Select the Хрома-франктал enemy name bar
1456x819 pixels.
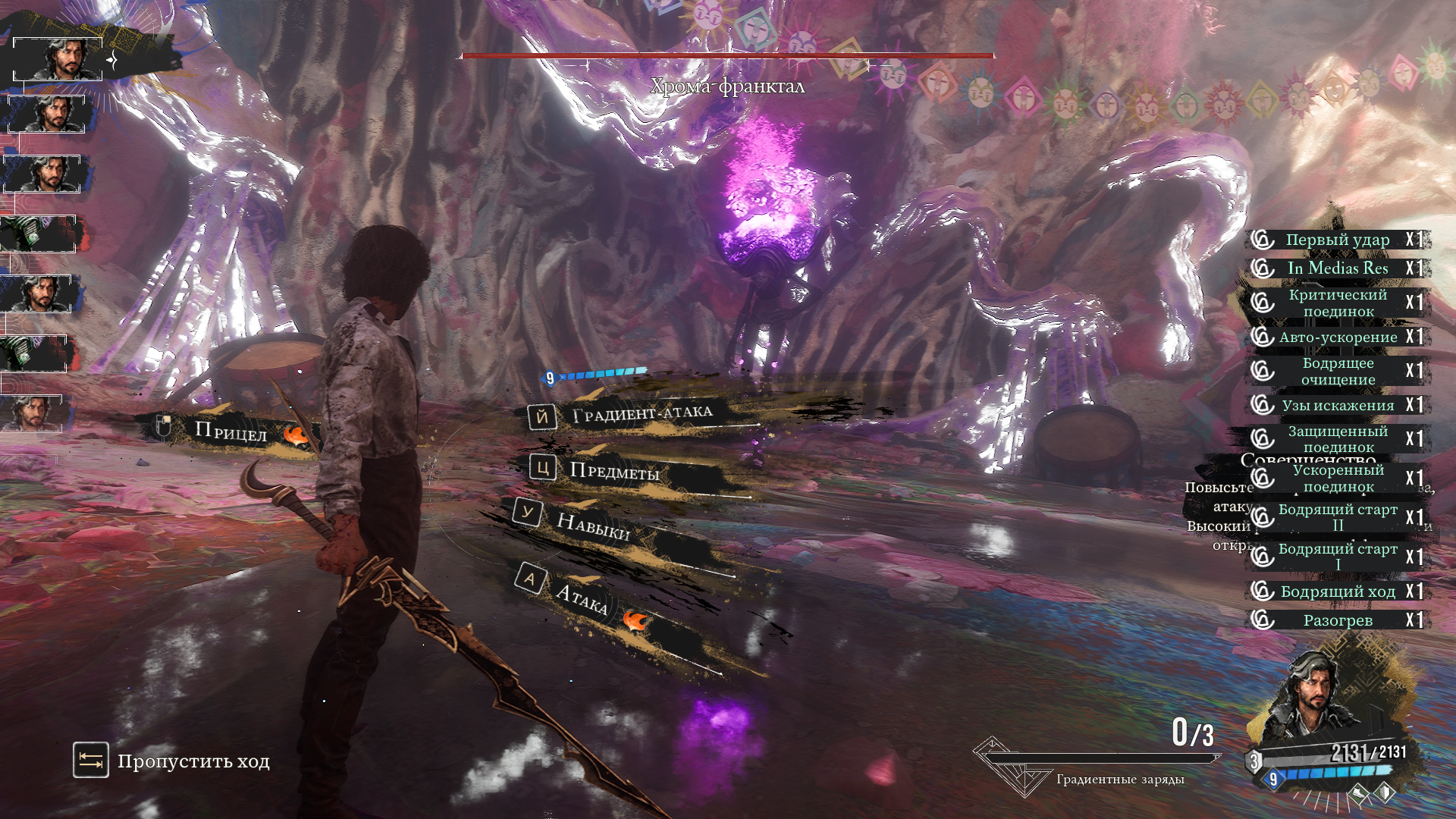click(x=727, y=86)
